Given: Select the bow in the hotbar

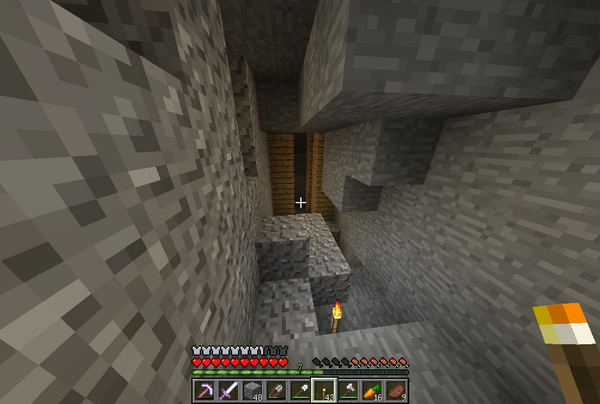Looking at the screenshot, I should [275, 390].
